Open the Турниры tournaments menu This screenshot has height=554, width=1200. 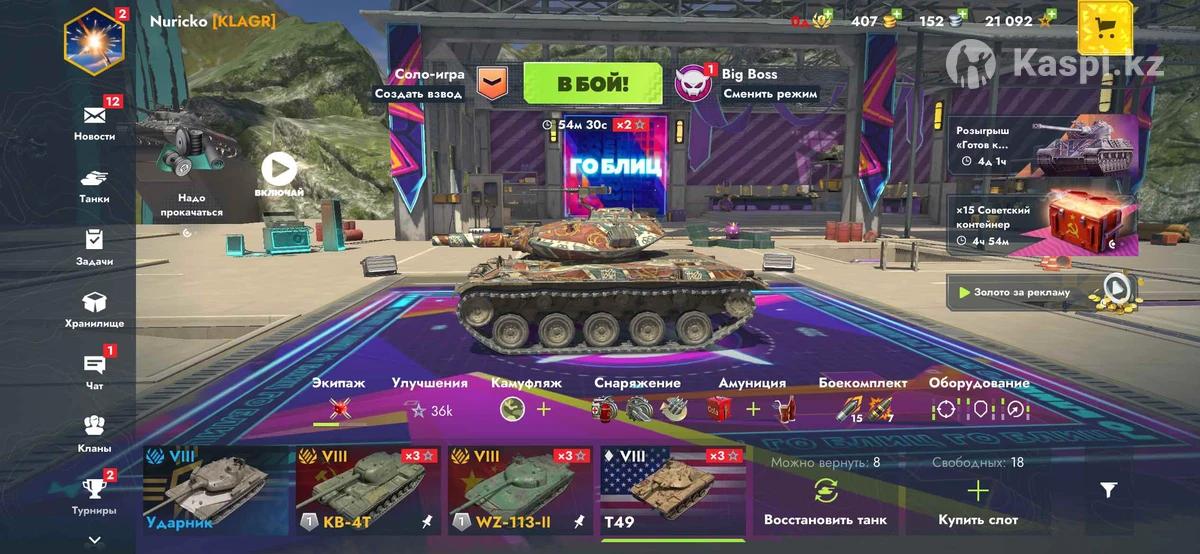(94, 495)
